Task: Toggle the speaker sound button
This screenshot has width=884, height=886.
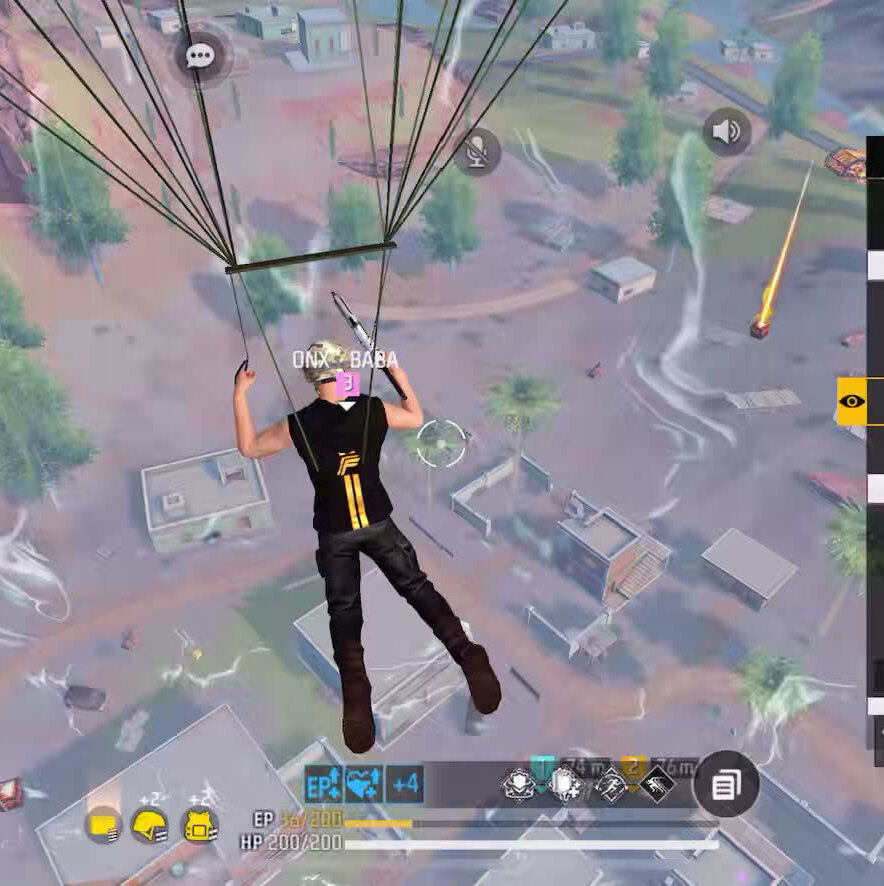Action: (727, 131)
